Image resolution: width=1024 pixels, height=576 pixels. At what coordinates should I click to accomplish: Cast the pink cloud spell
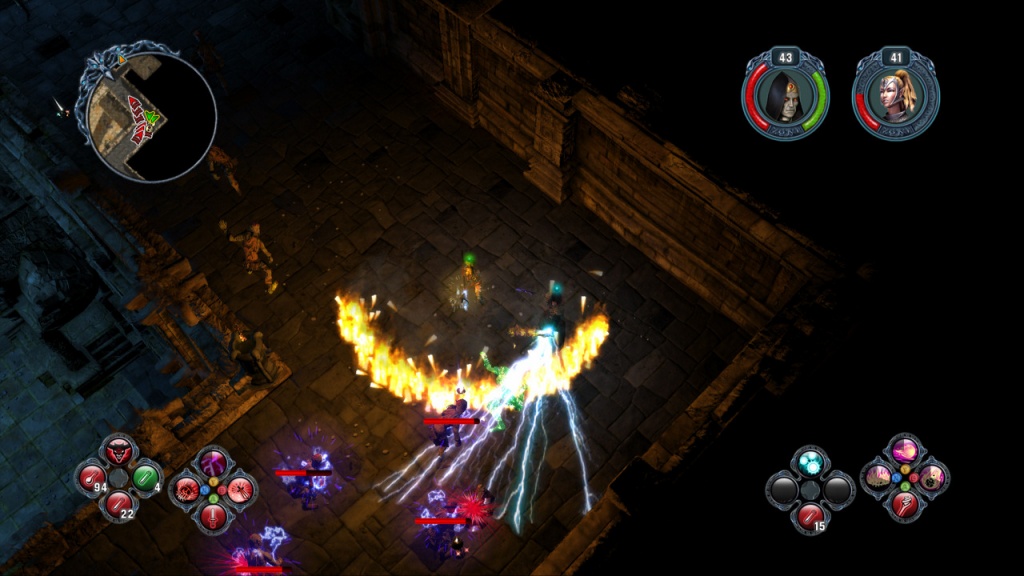904,450
